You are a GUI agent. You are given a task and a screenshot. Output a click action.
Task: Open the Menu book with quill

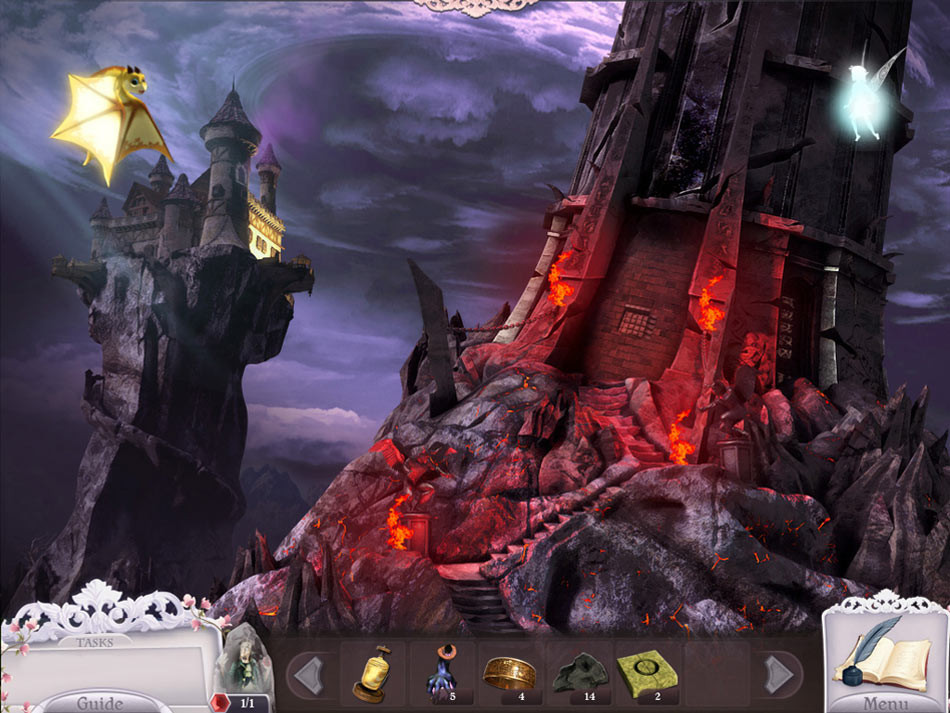coord(884,660)
